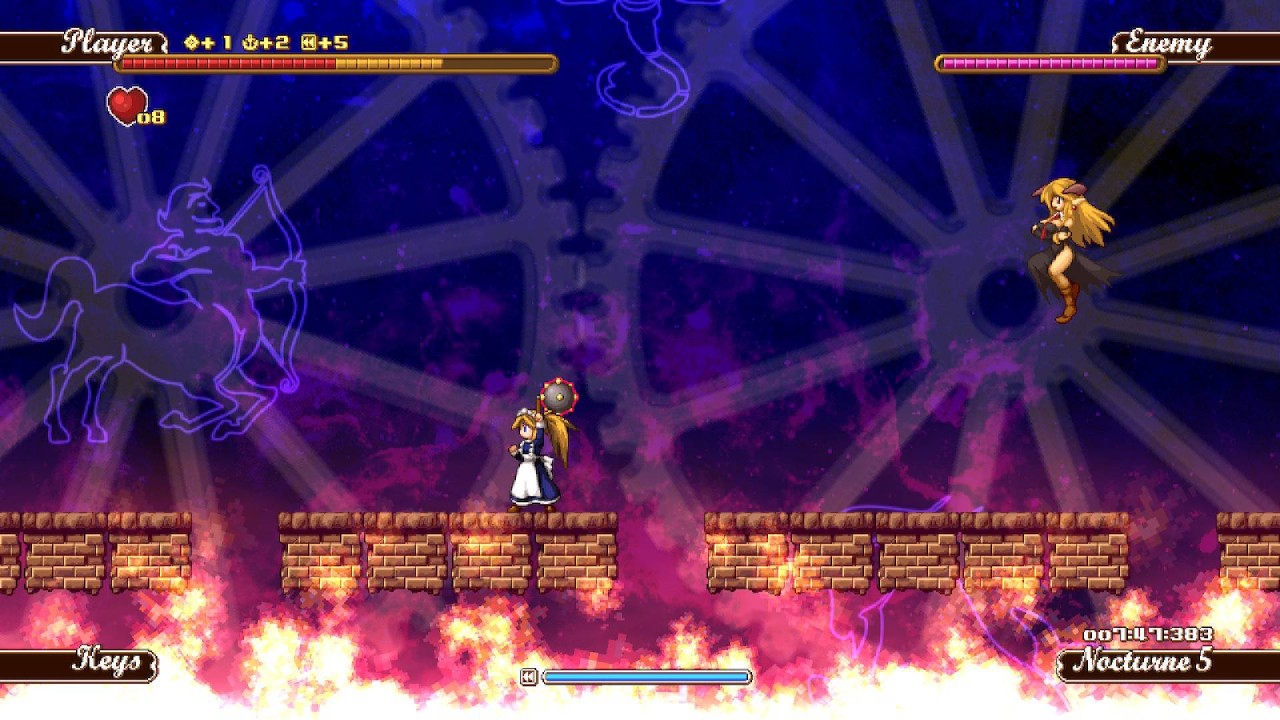Click the red heart icon

127,105
